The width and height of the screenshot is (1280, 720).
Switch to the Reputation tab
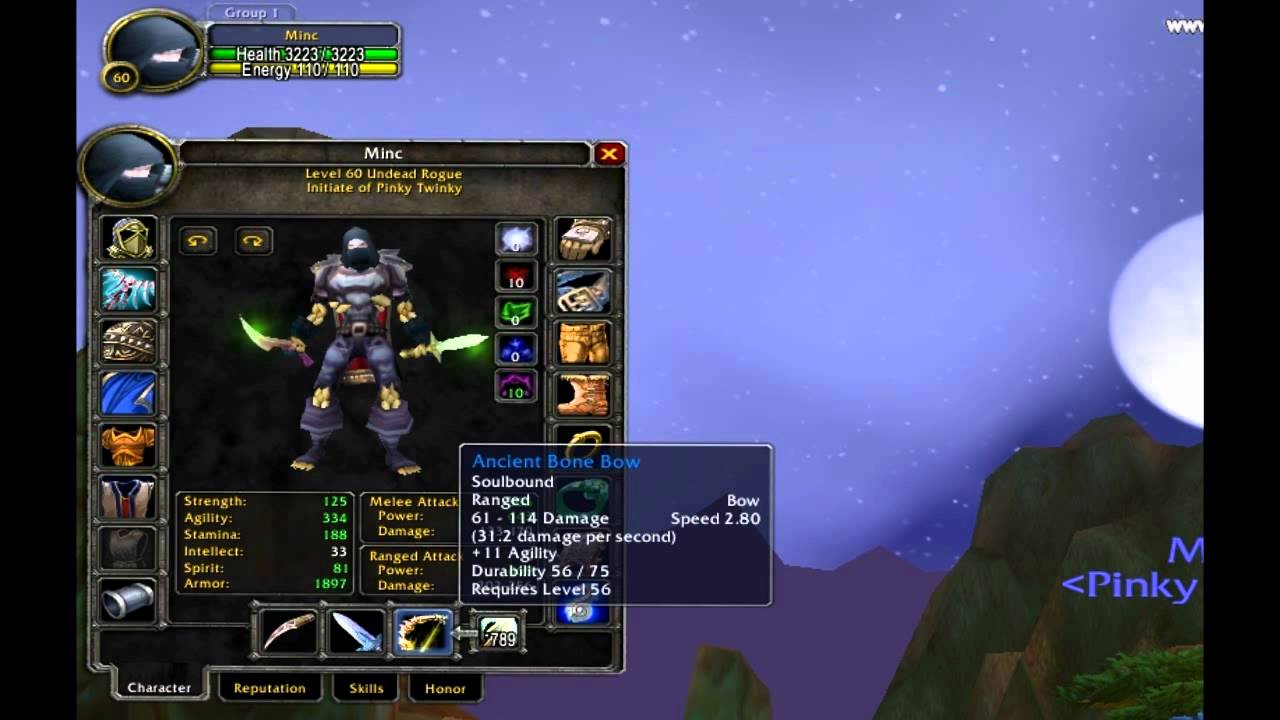(x=269, y=688)
